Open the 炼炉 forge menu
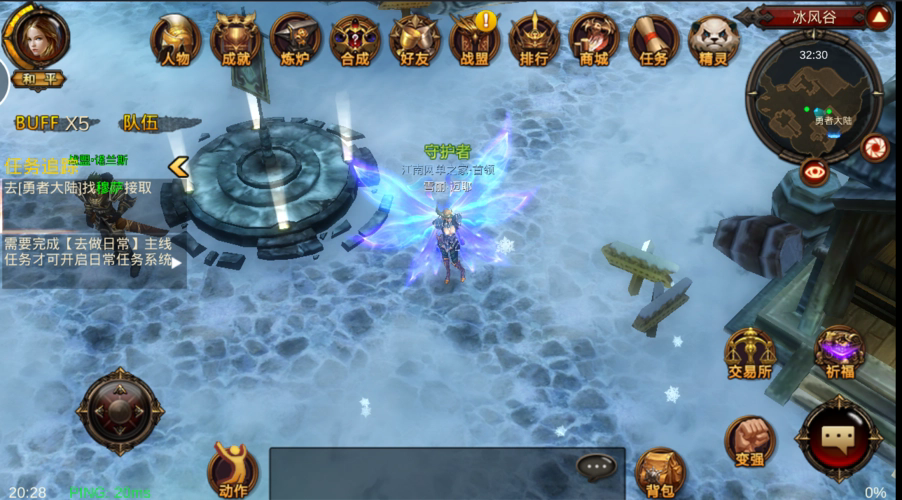Screen dimensions: 902x500 294,38
